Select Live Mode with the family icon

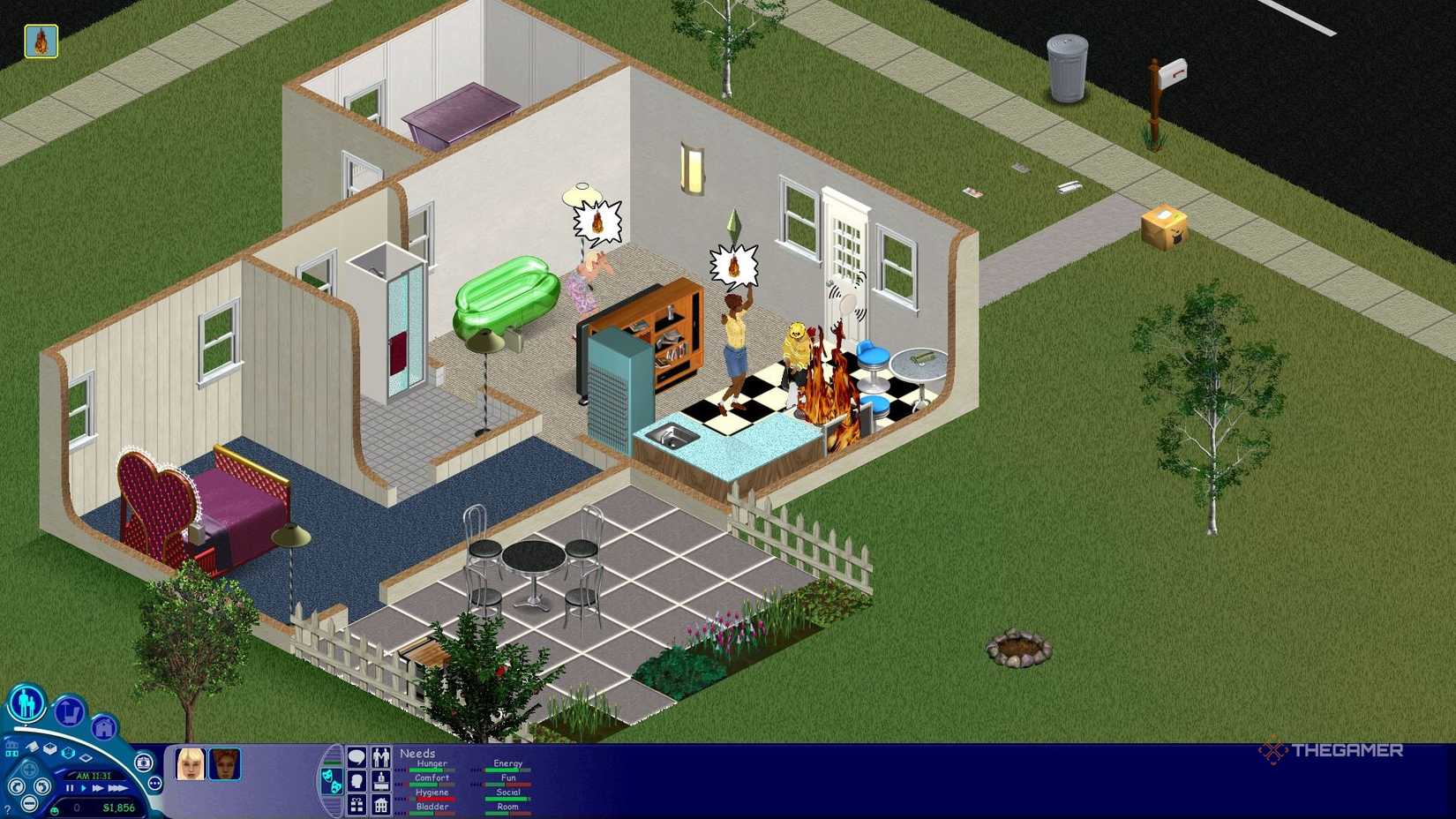26,703
